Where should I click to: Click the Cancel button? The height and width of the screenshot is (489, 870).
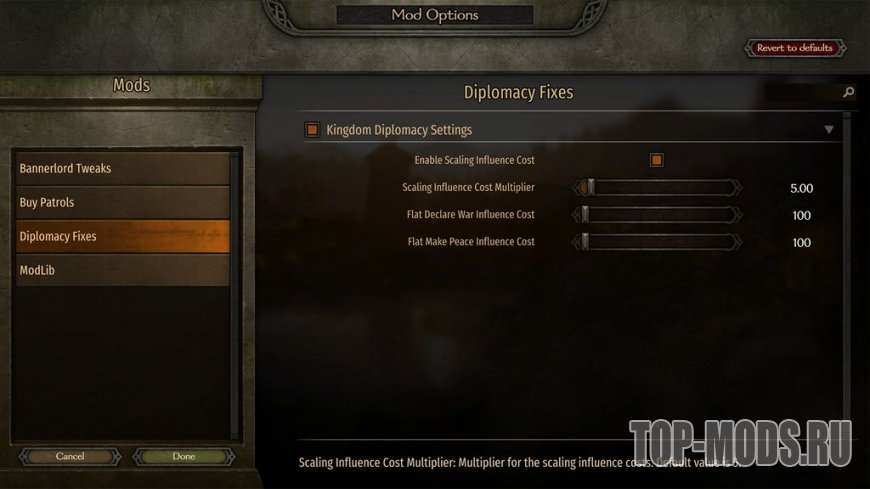point(70,456)
